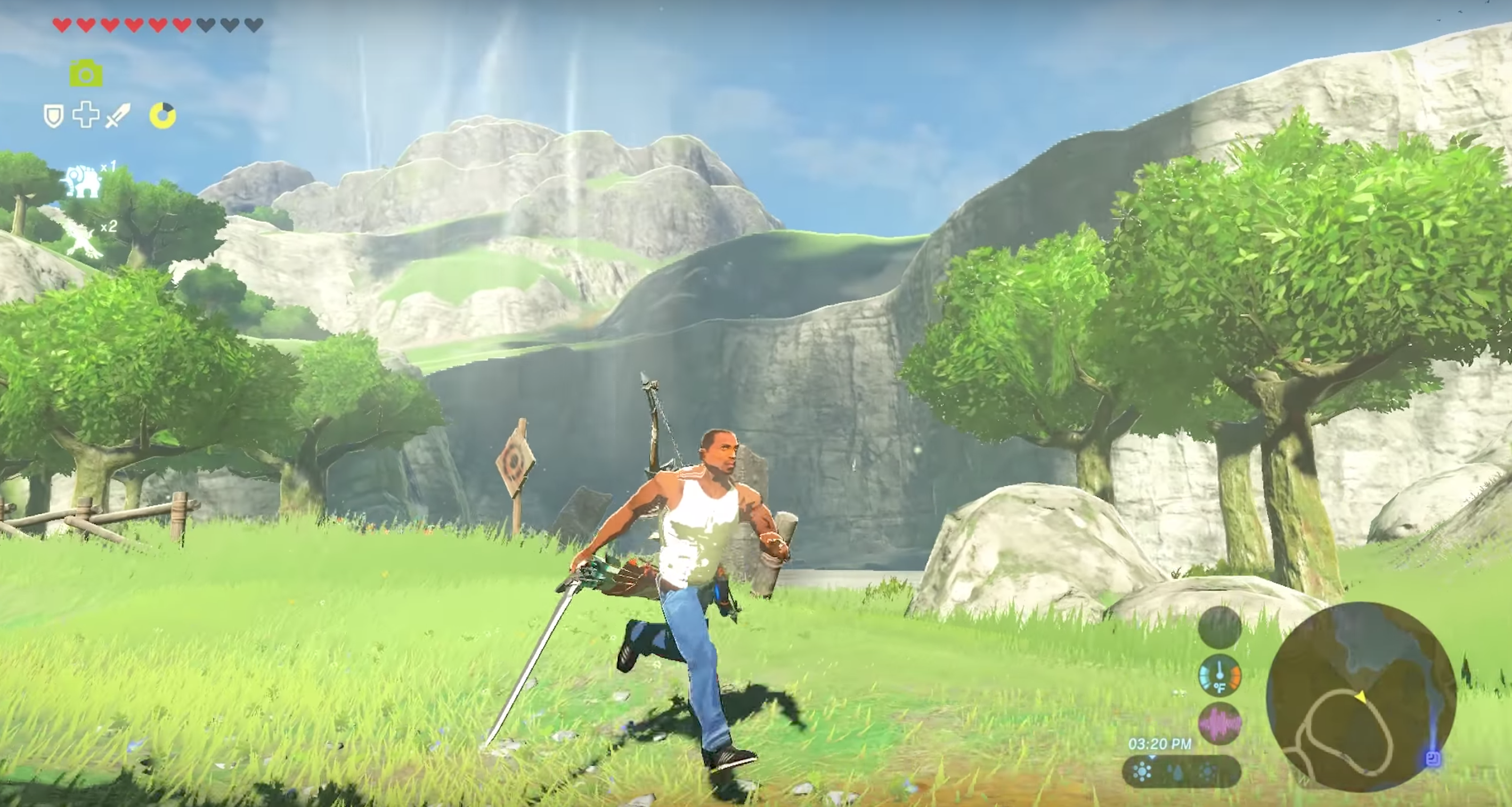Click the white d-pad cross icon
The width and height of the screenshot is (1512, 807).
pos(86,115)
